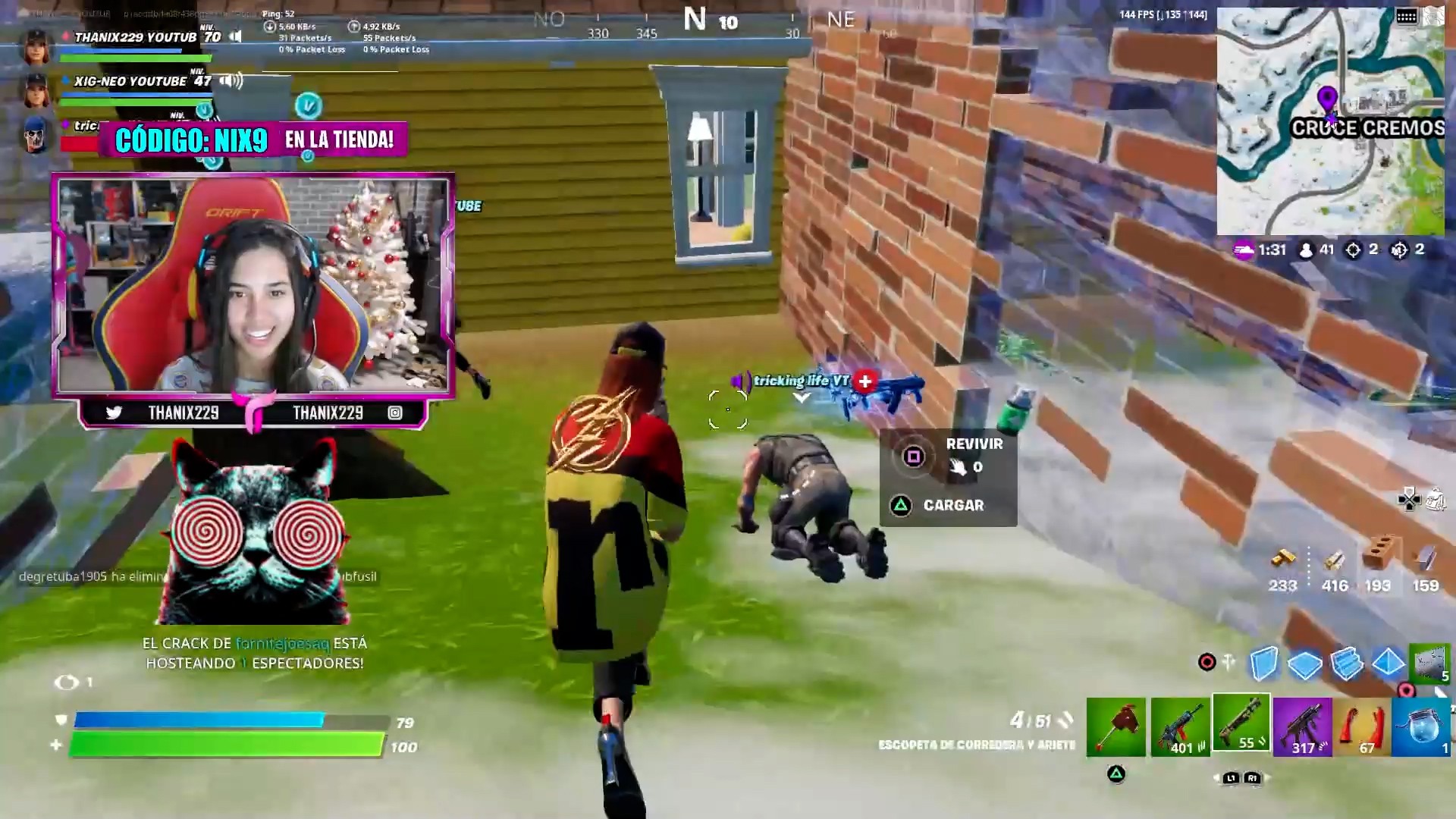Select the highlighted shotgun slot
This screenshot has height=819, width=1456.
[x=1241, y=723]
